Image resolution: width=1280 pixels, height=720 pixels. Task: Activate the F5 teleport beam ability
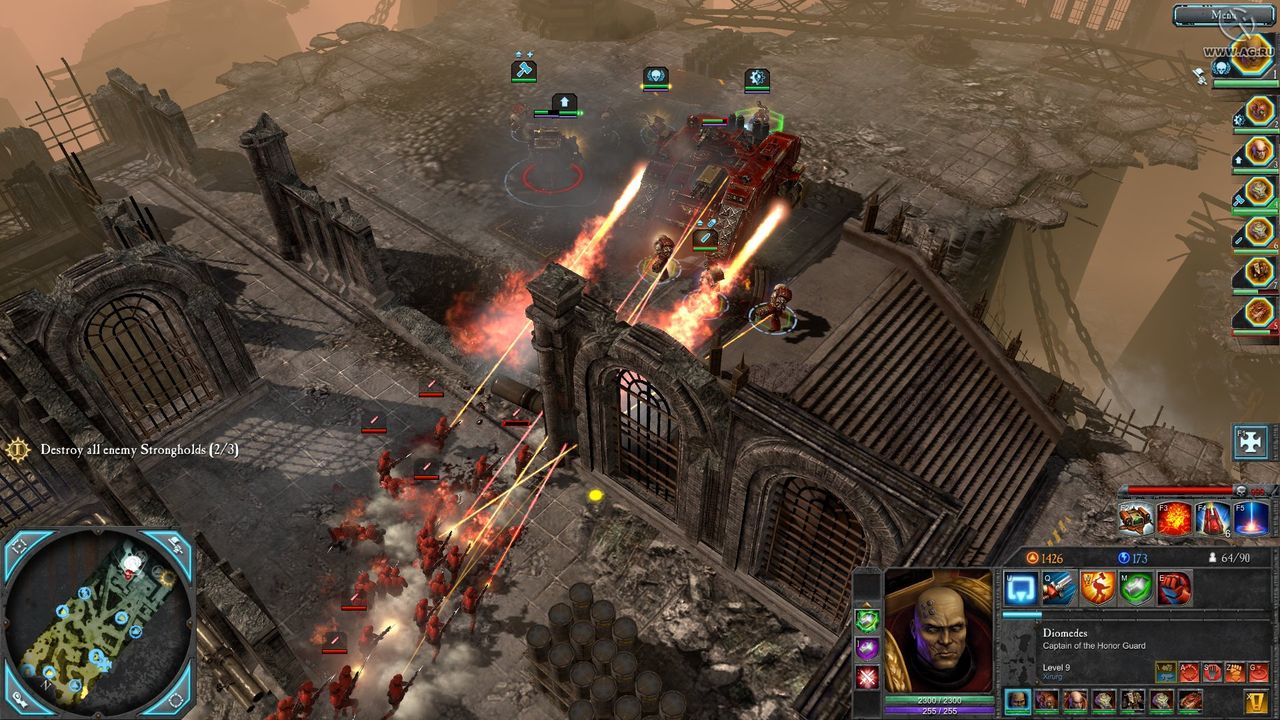point(1249,519)
